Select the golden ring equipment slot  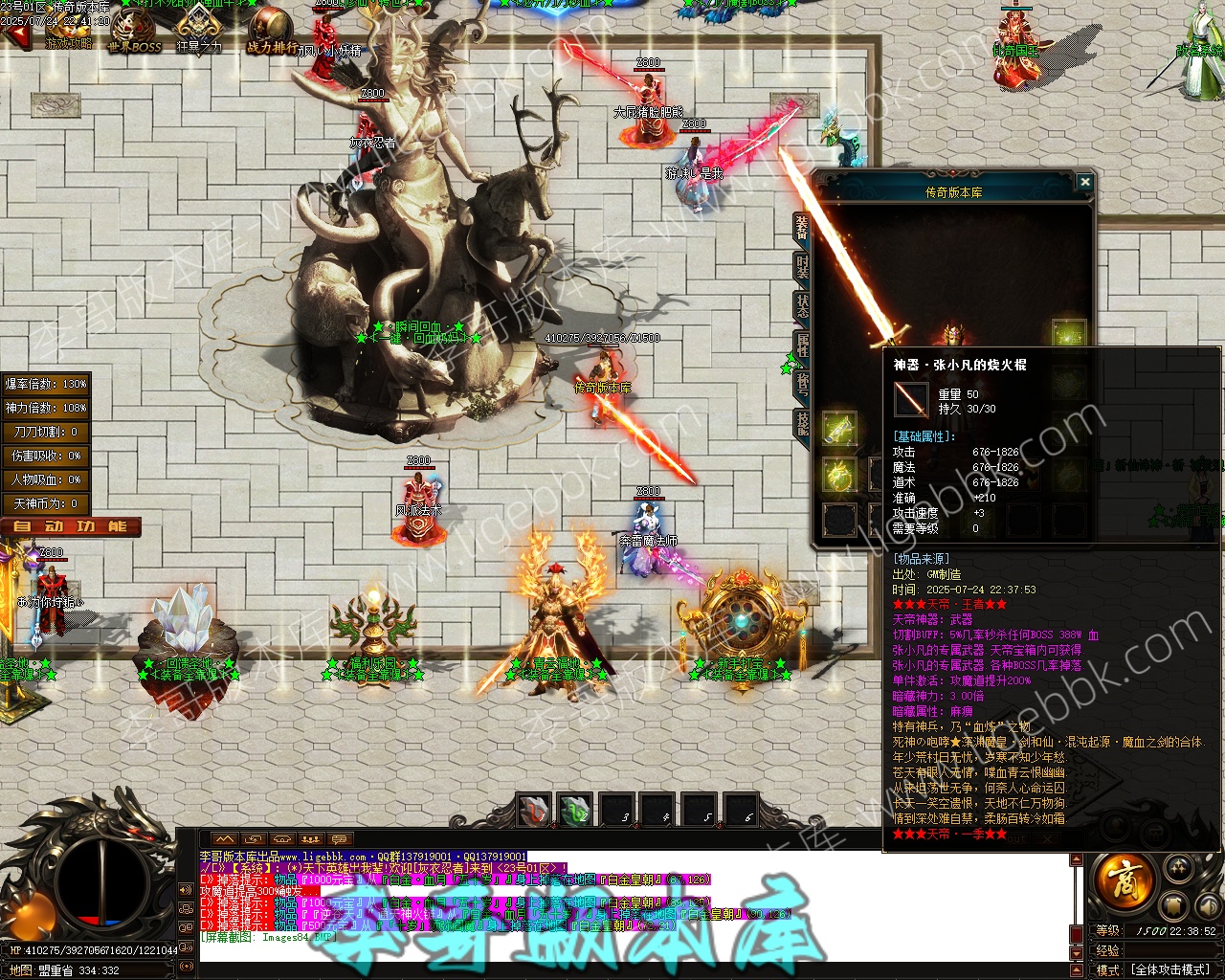point(839,475)
